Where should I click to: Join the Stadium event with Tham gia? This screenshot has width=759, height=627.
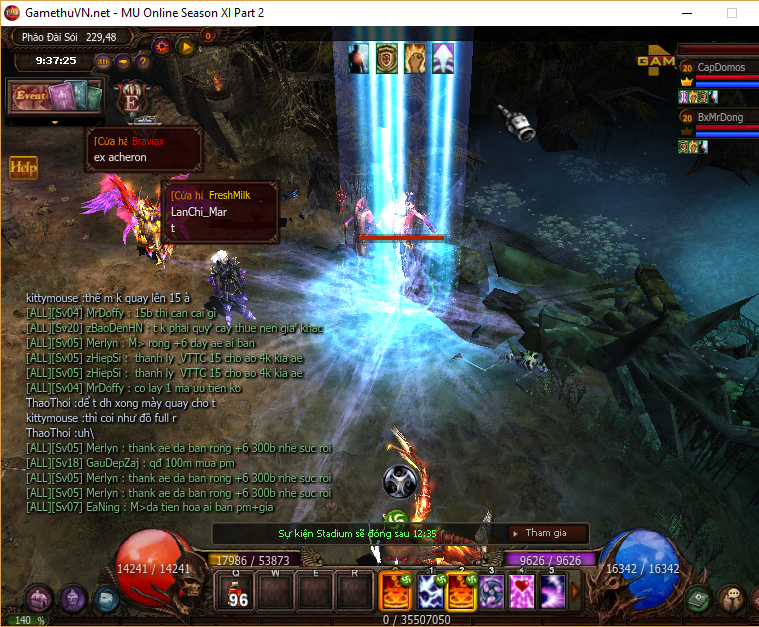(x=546, y=534)
